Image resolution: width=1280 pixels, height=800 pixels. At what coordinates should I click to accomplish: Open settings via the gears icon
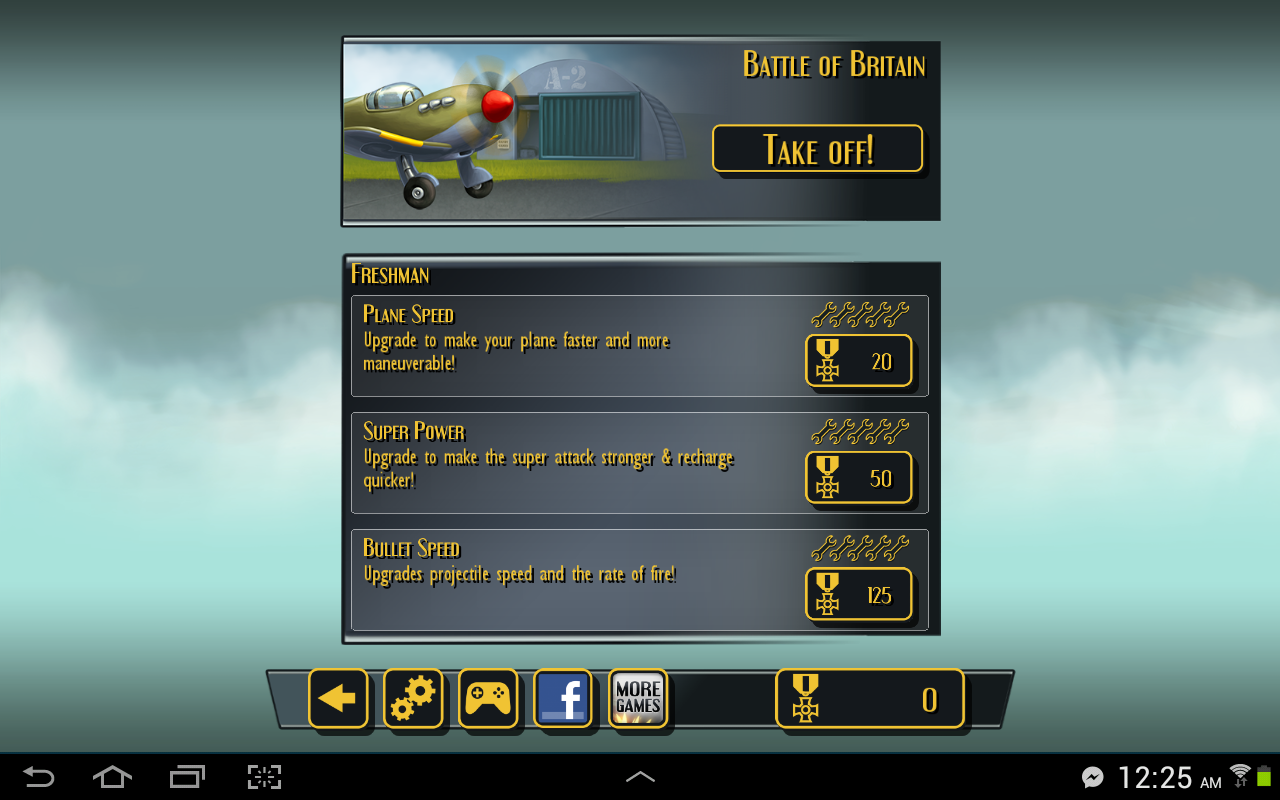pyautogui.click(x=413, y=698)
